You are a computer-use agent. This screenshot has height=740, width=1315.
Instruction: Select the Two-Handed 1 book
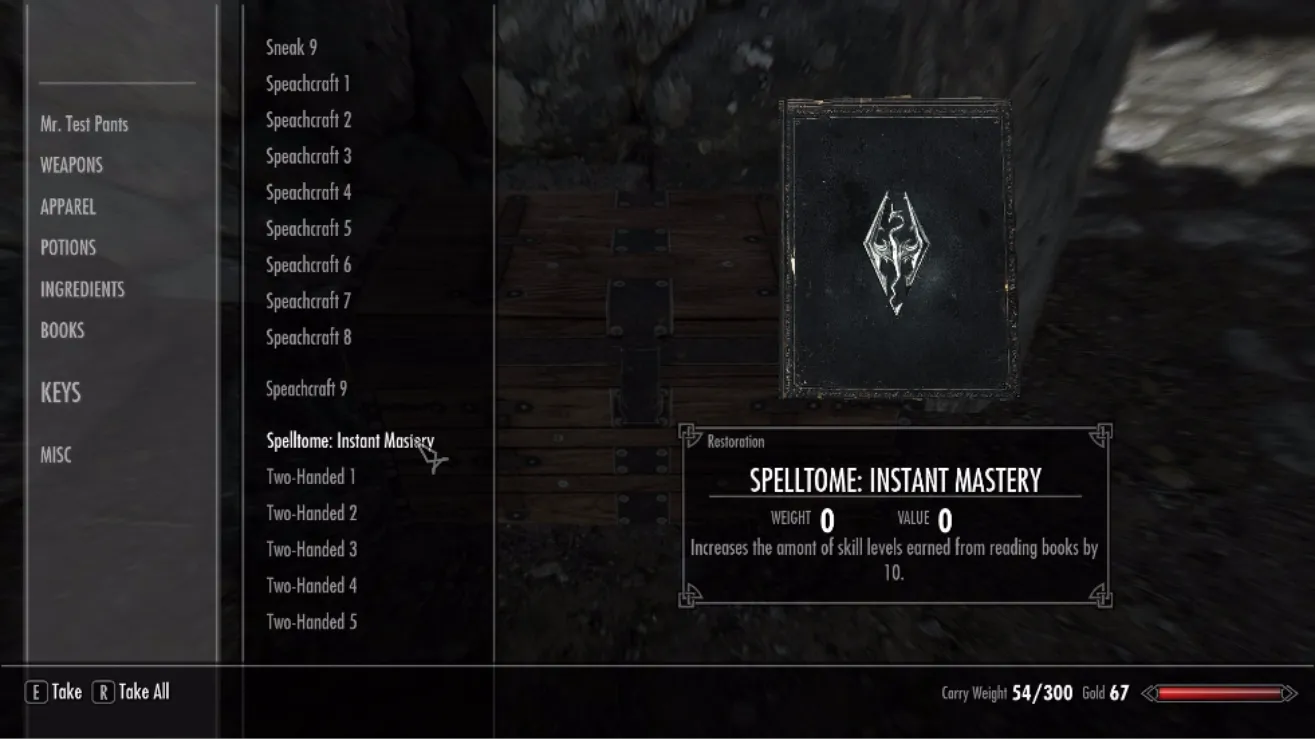[x=311, y=477]
